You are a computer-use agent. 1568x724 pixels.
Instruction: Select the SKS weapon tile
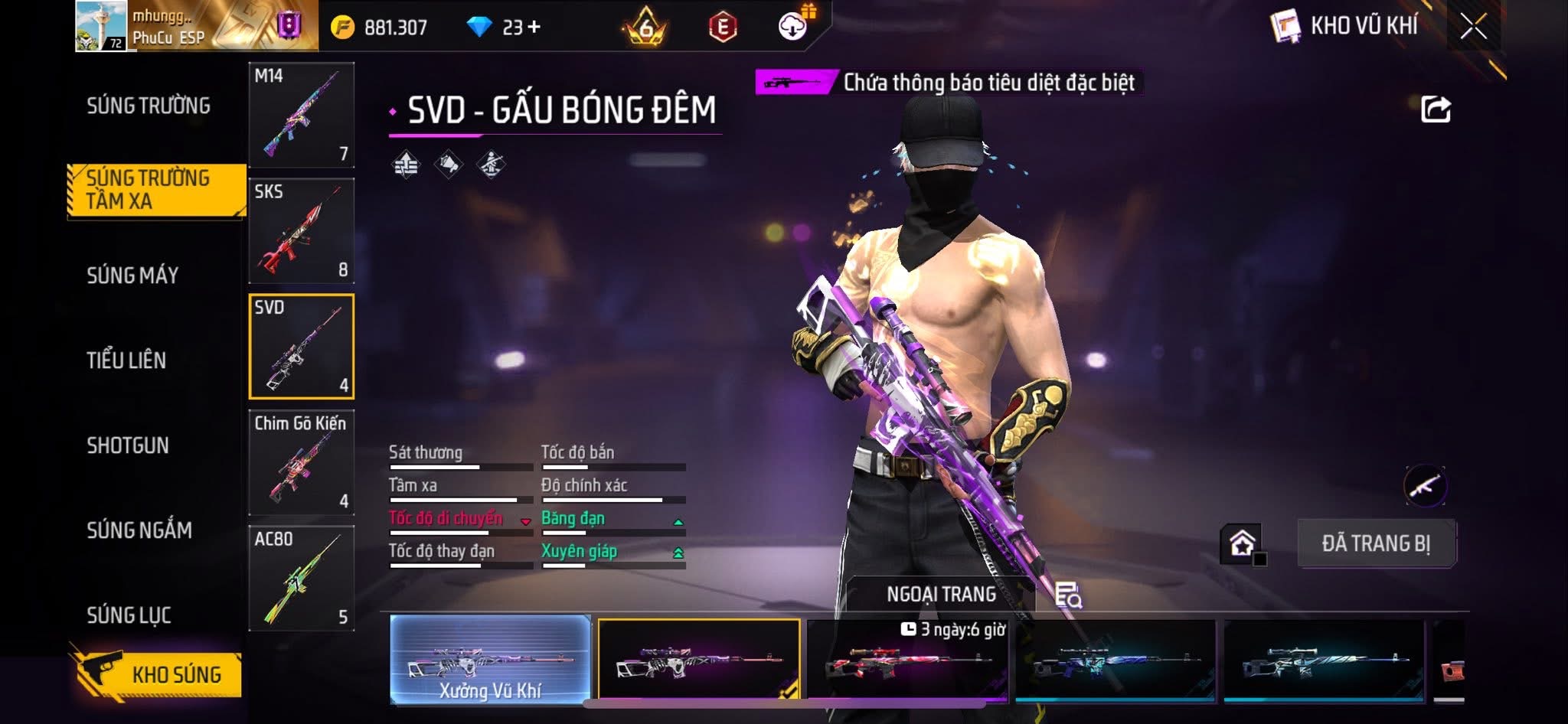click(302, 230)
